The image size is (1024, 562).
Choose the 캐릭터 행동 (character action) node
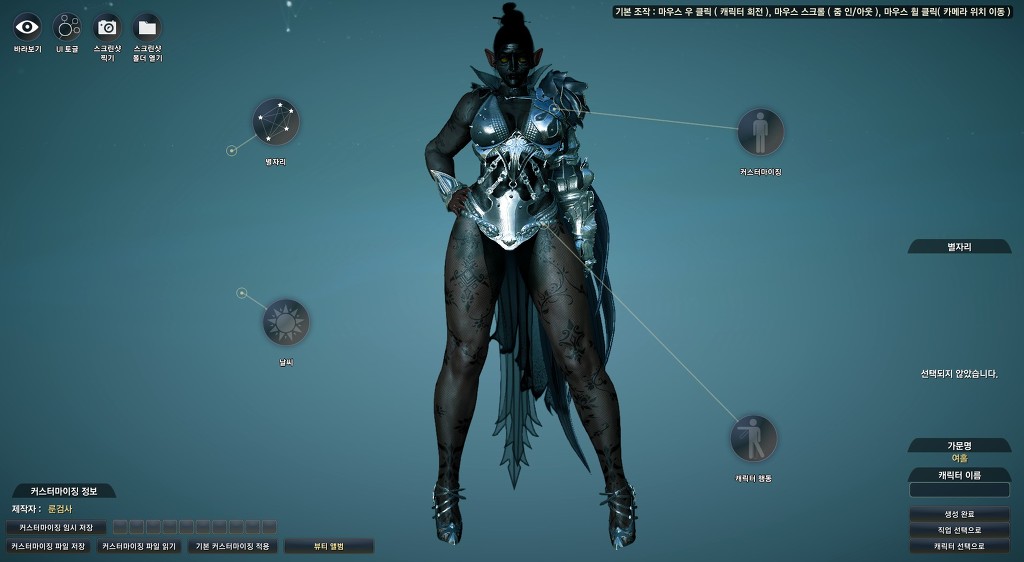pos(753,438)
